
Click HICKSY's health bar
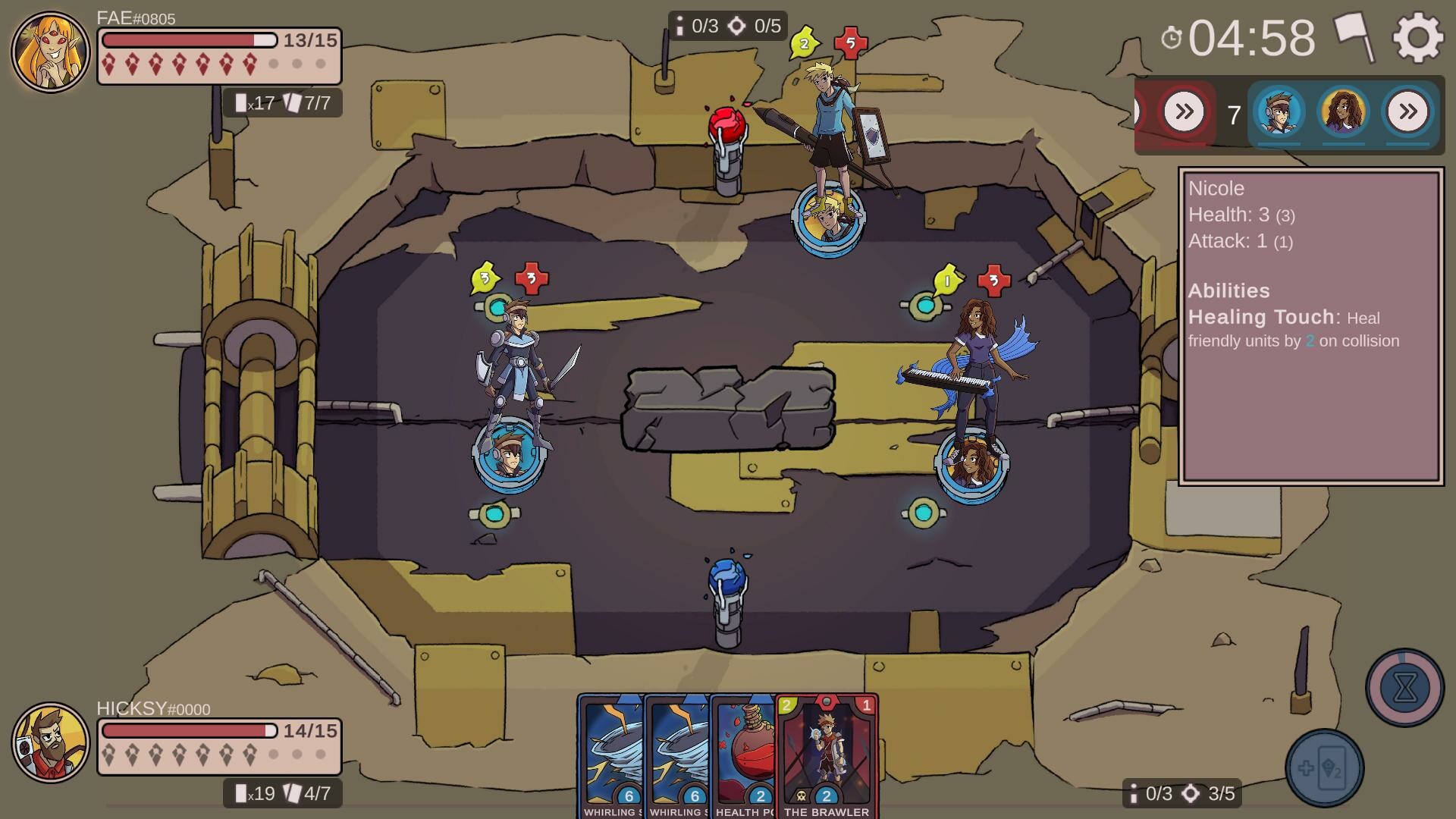[x=188, y=731]
